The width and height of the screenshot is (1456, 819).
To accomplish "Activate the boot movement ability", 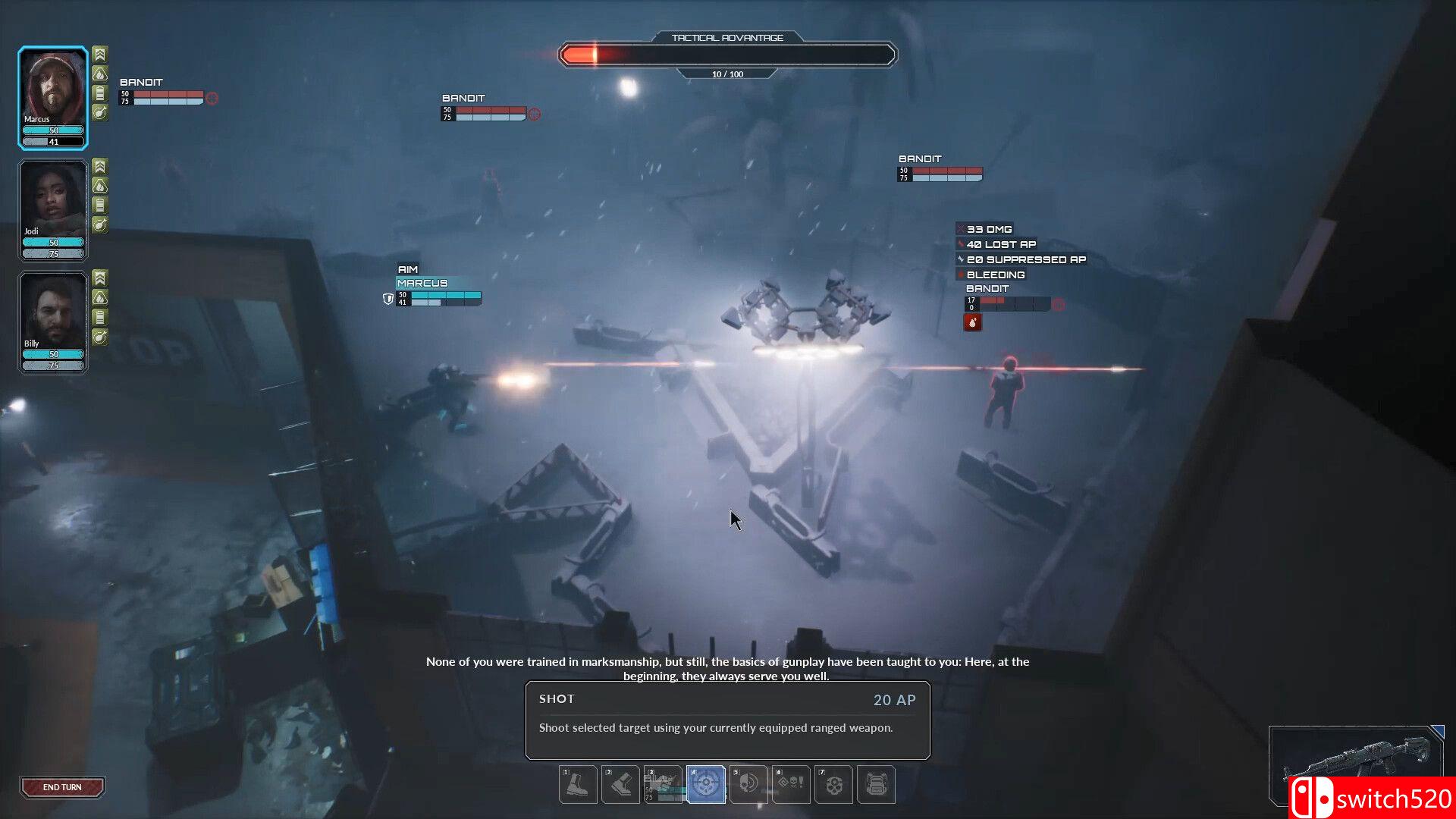I will (578, 784).
